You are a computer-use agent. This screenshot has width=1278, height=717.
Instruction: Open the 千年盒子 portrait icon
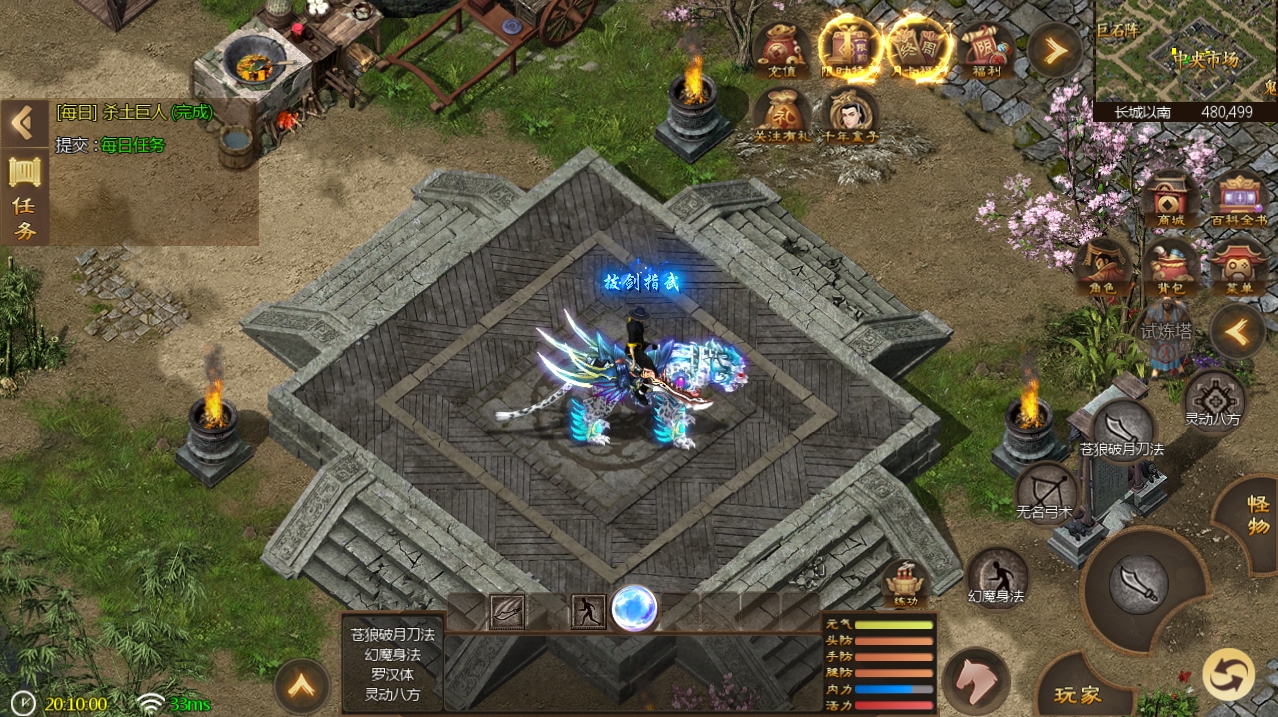tap(850, 114)
